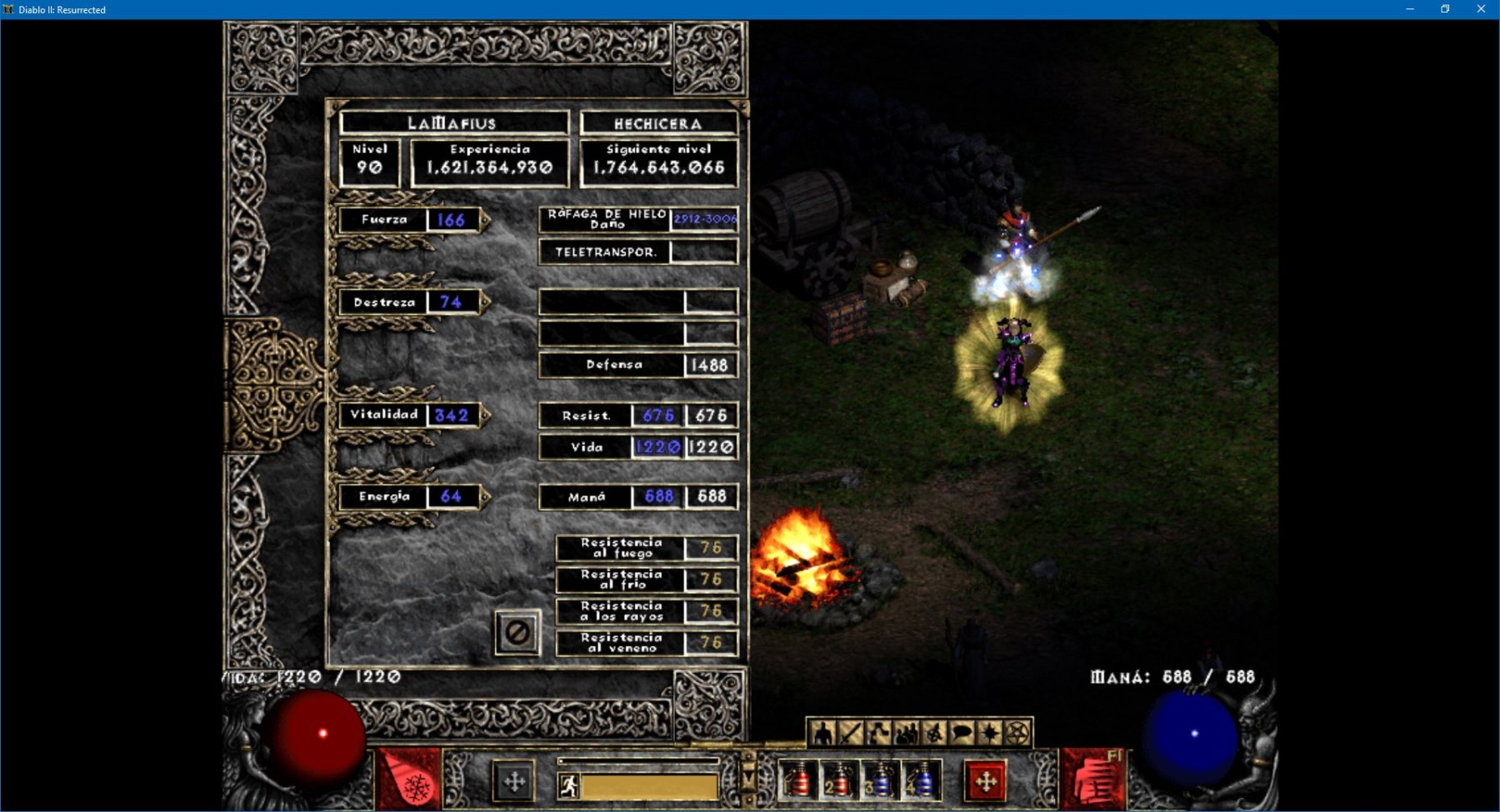1500x812 pixels.
Task: Open the left skill selector with snowflake icon
Action: point(410,780)
